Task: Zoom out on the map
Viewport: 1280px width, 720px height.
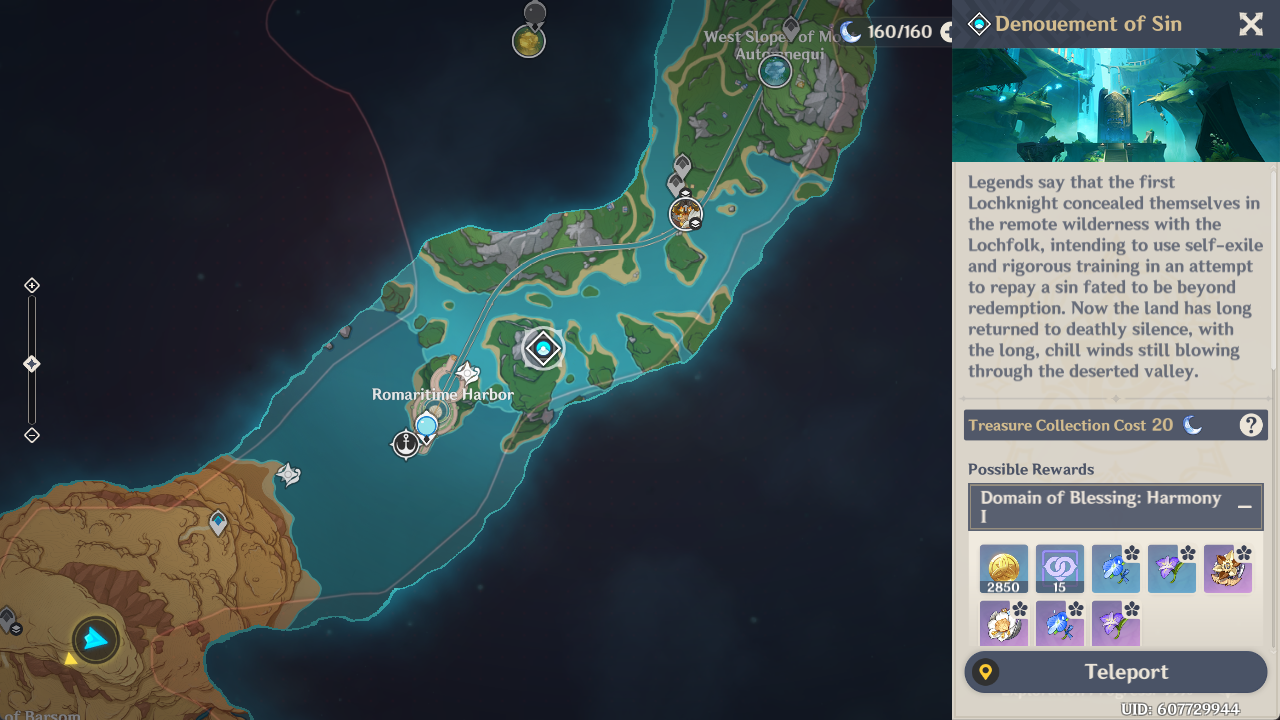Action: point(32,435)
